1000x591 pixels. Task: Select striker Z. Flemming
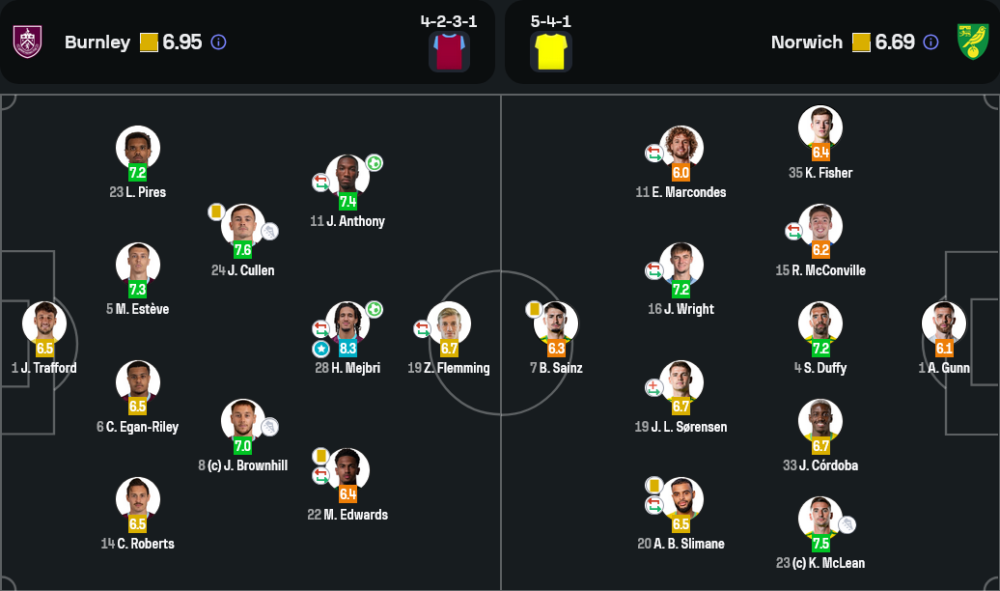coord(449,324)
